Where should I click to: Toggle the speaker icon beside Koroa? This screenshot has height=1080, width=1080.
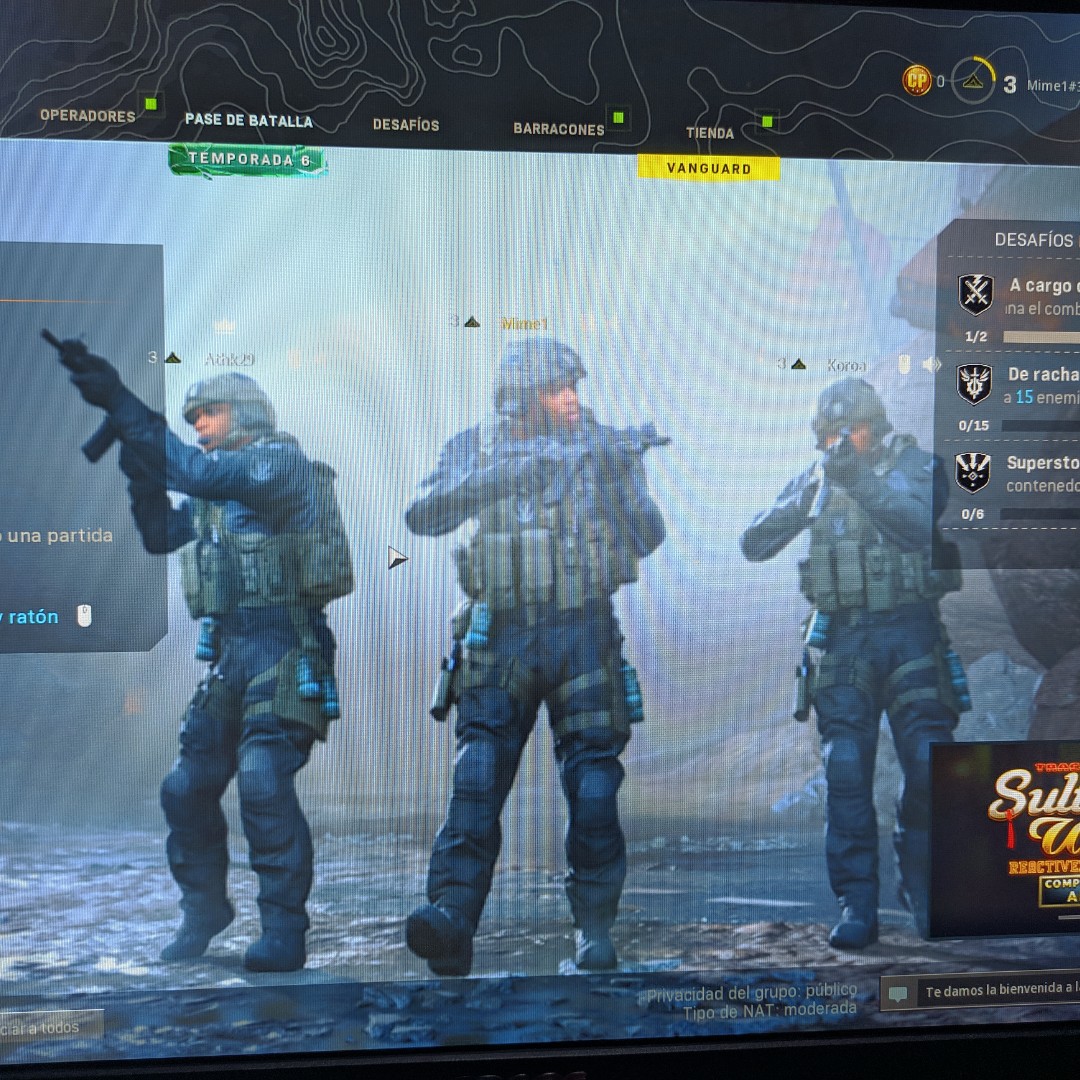(932, 365)
